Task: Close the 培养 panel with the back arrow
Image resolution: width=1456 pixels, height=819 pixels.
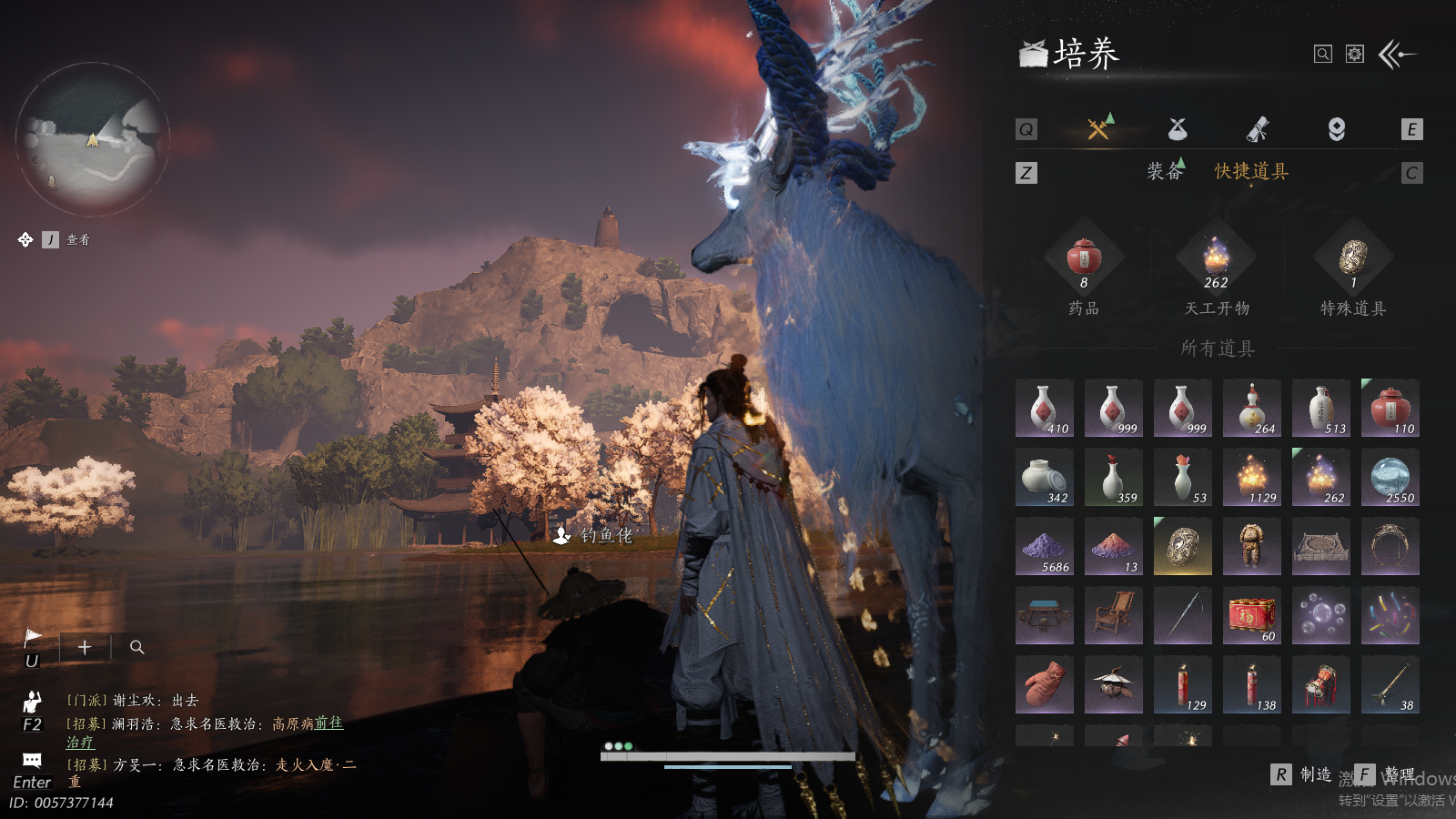Action: pos(1397,55)
